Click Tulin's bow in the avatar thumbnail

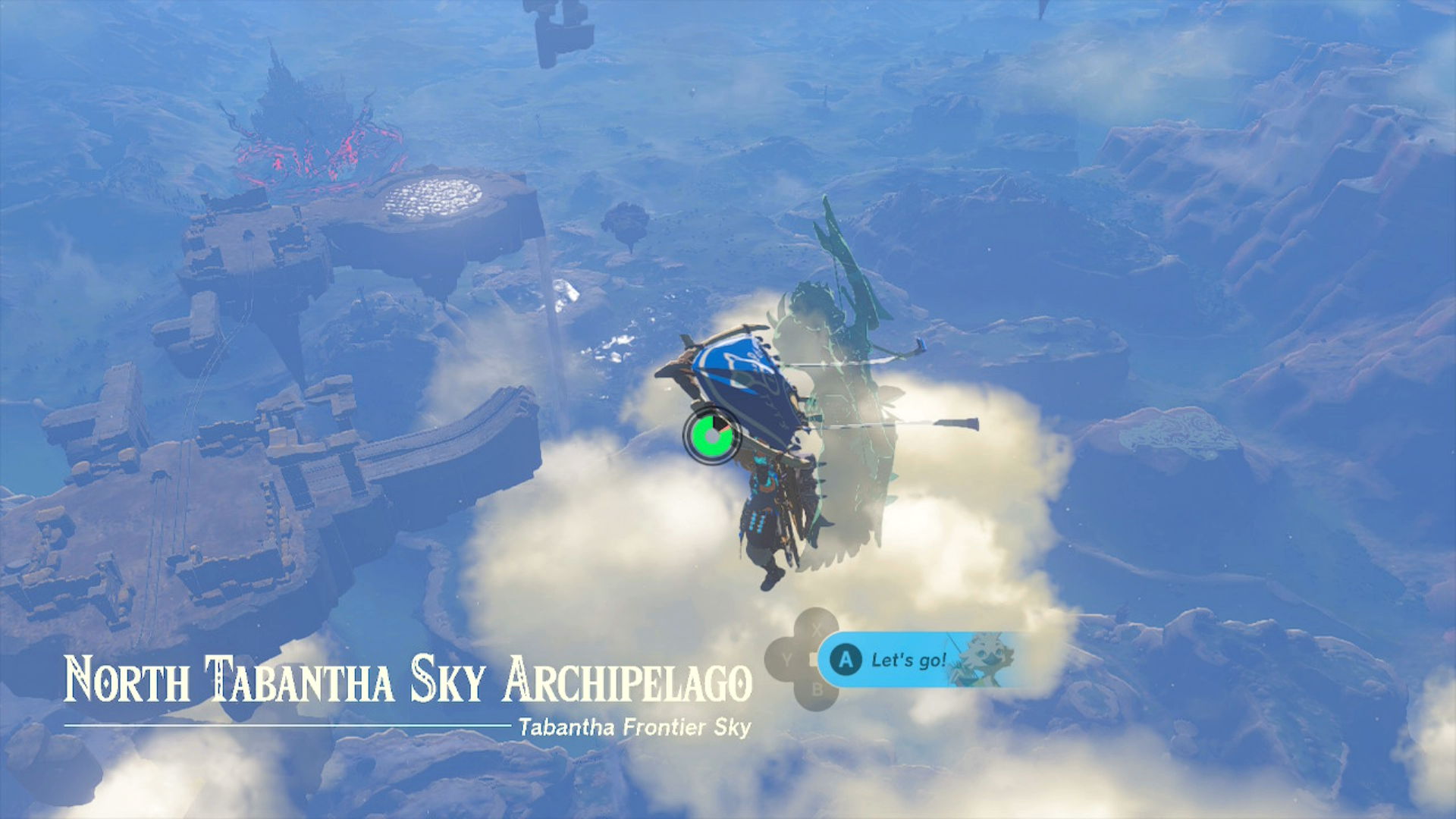(x=957, y=654)
